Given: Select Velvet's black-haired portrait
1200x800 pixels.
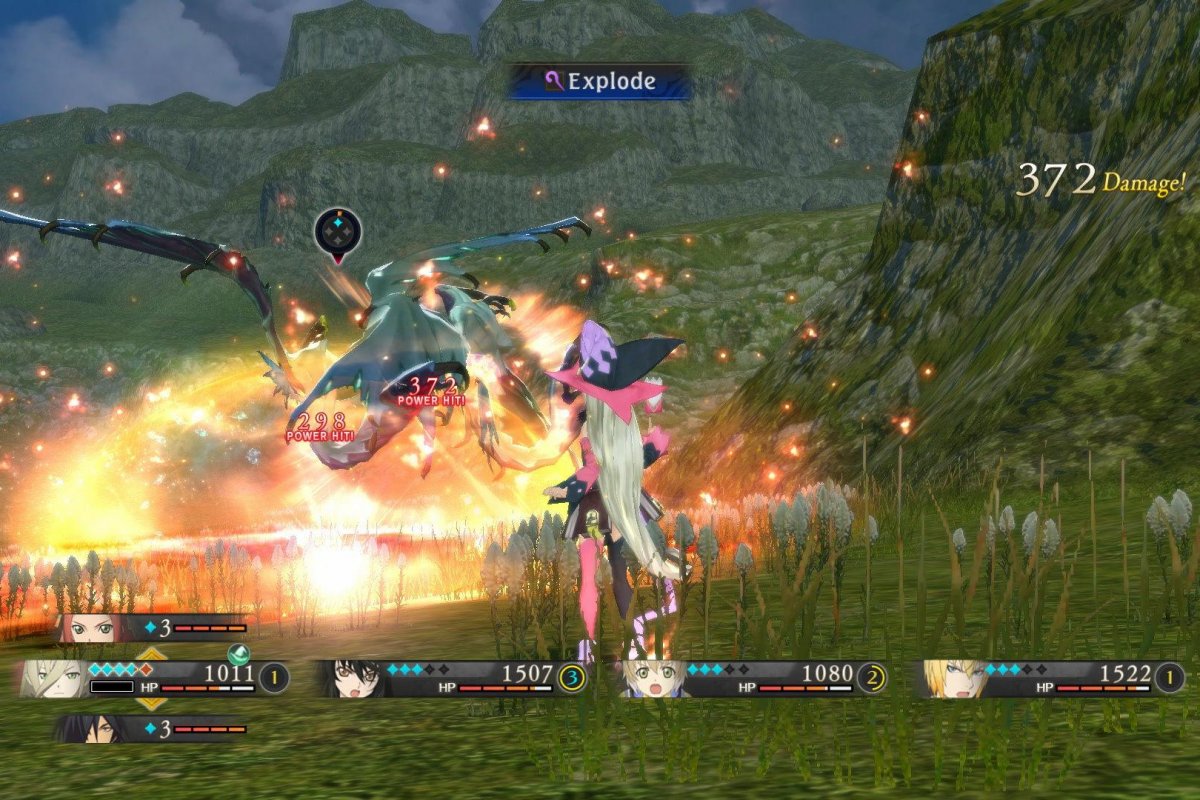Looking at the screenshot, I should (x=352, y=678).
